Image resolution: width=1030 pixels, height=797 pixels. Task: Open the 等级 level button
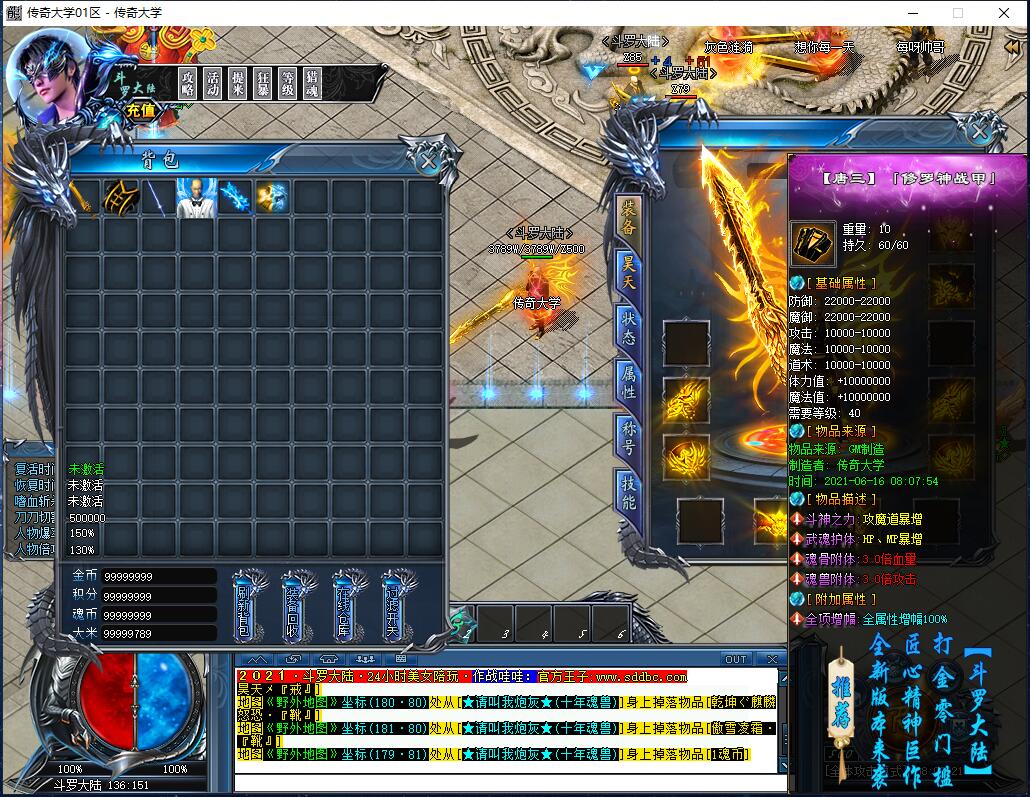click(287, 82)
